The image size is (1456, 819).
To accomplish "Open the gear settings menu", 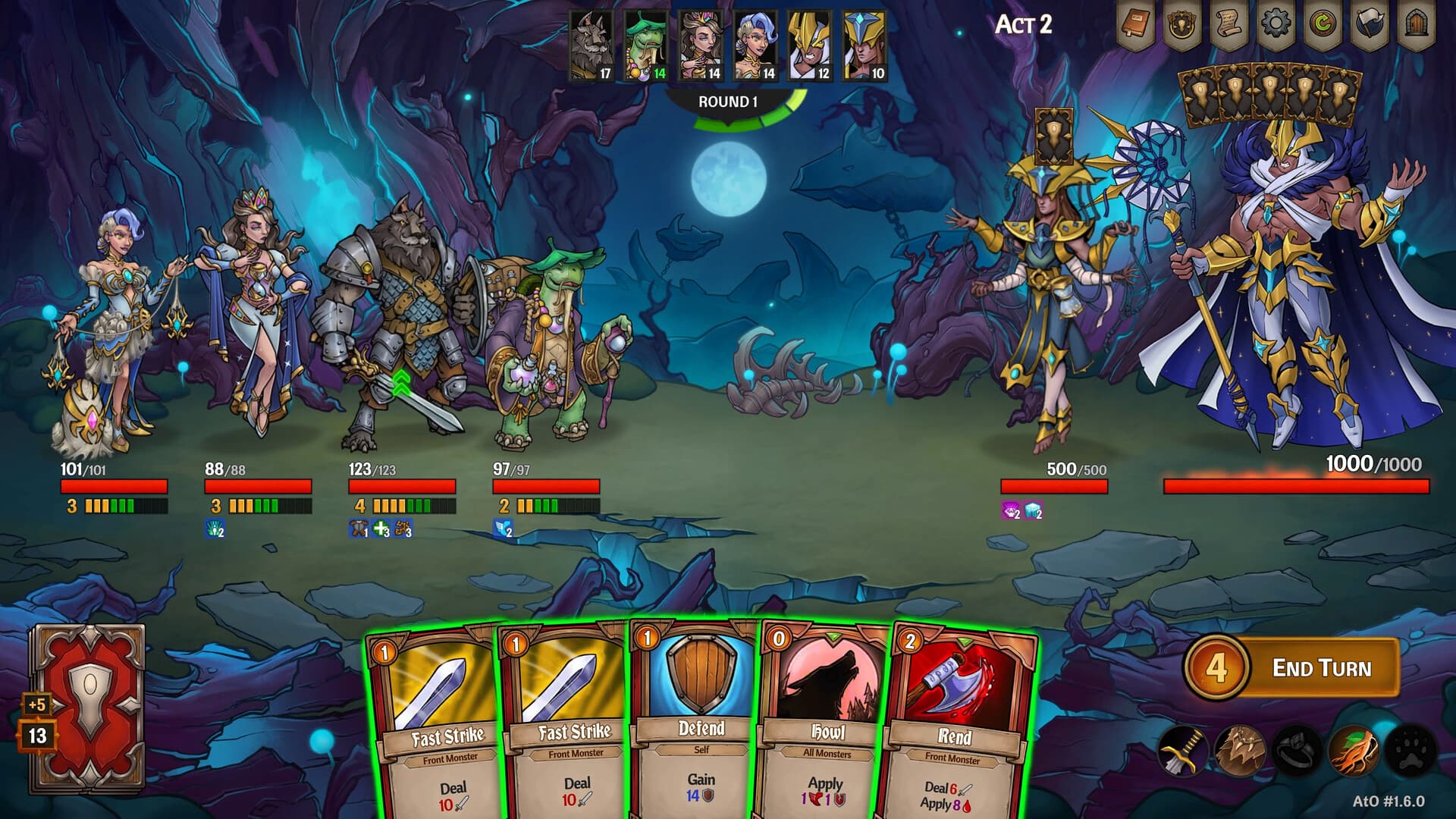I will [x=1276, y=25].
